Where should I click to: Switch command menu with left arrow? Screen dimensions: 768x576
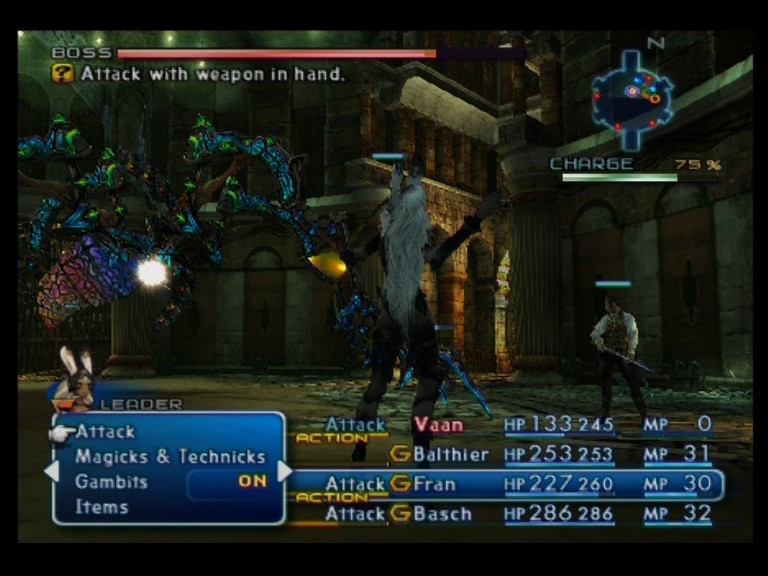tap(52, 470)
